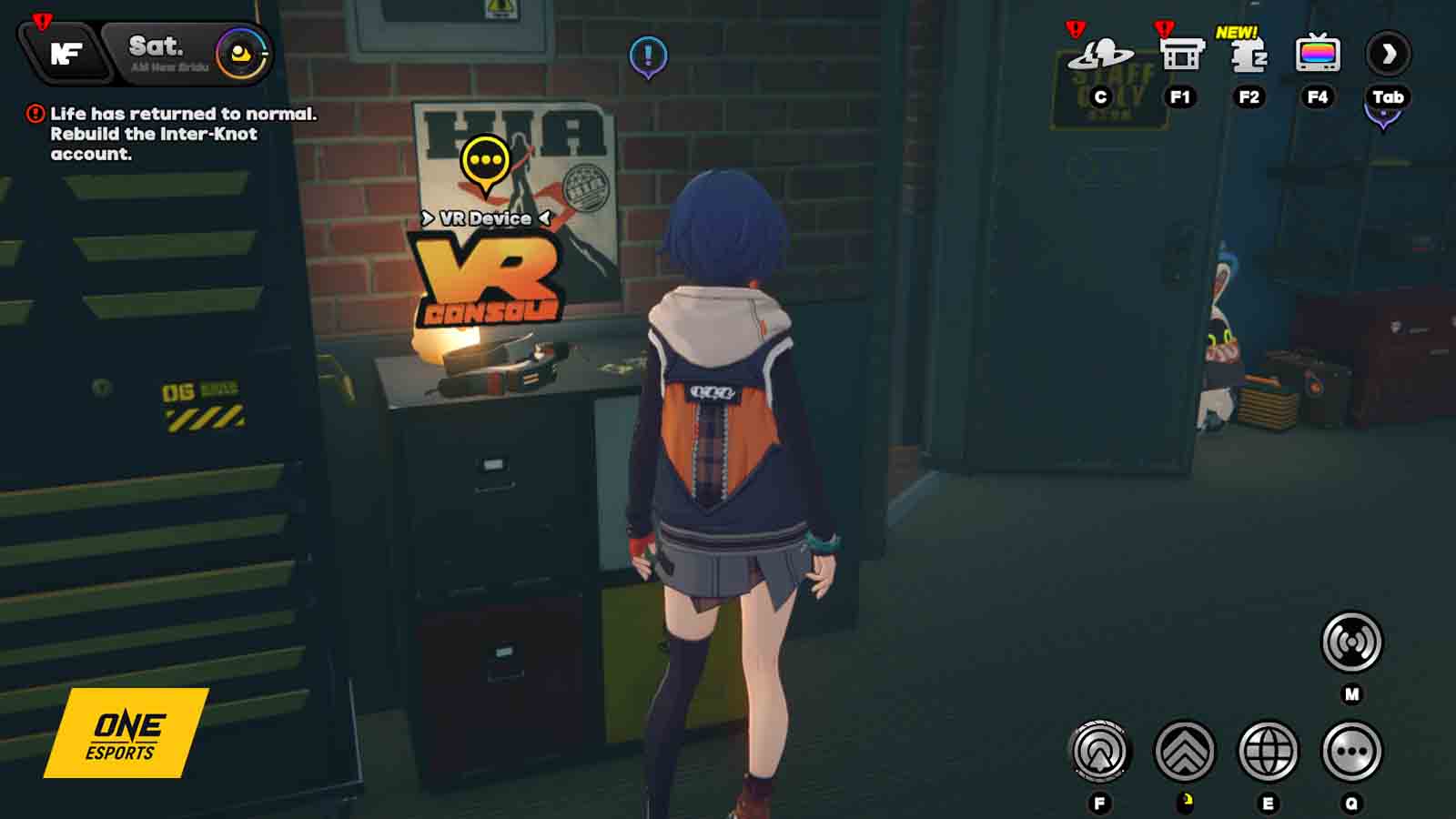
Task: Toggle sprint with the double-chevron button
Action: click(1184, 752)
